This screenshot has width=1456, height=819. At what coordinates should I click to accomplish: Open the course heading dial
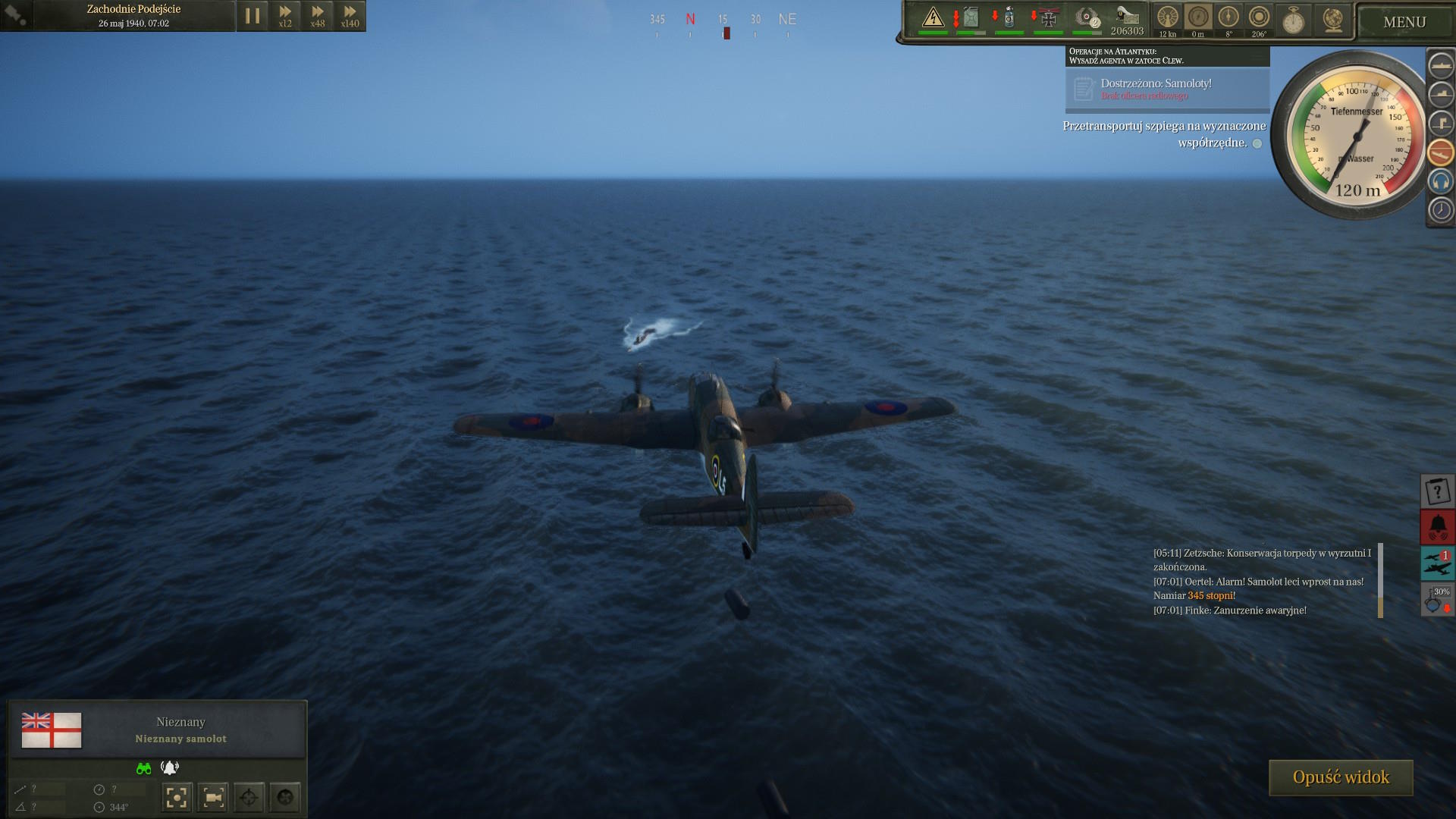click(x=1259, y=18)
